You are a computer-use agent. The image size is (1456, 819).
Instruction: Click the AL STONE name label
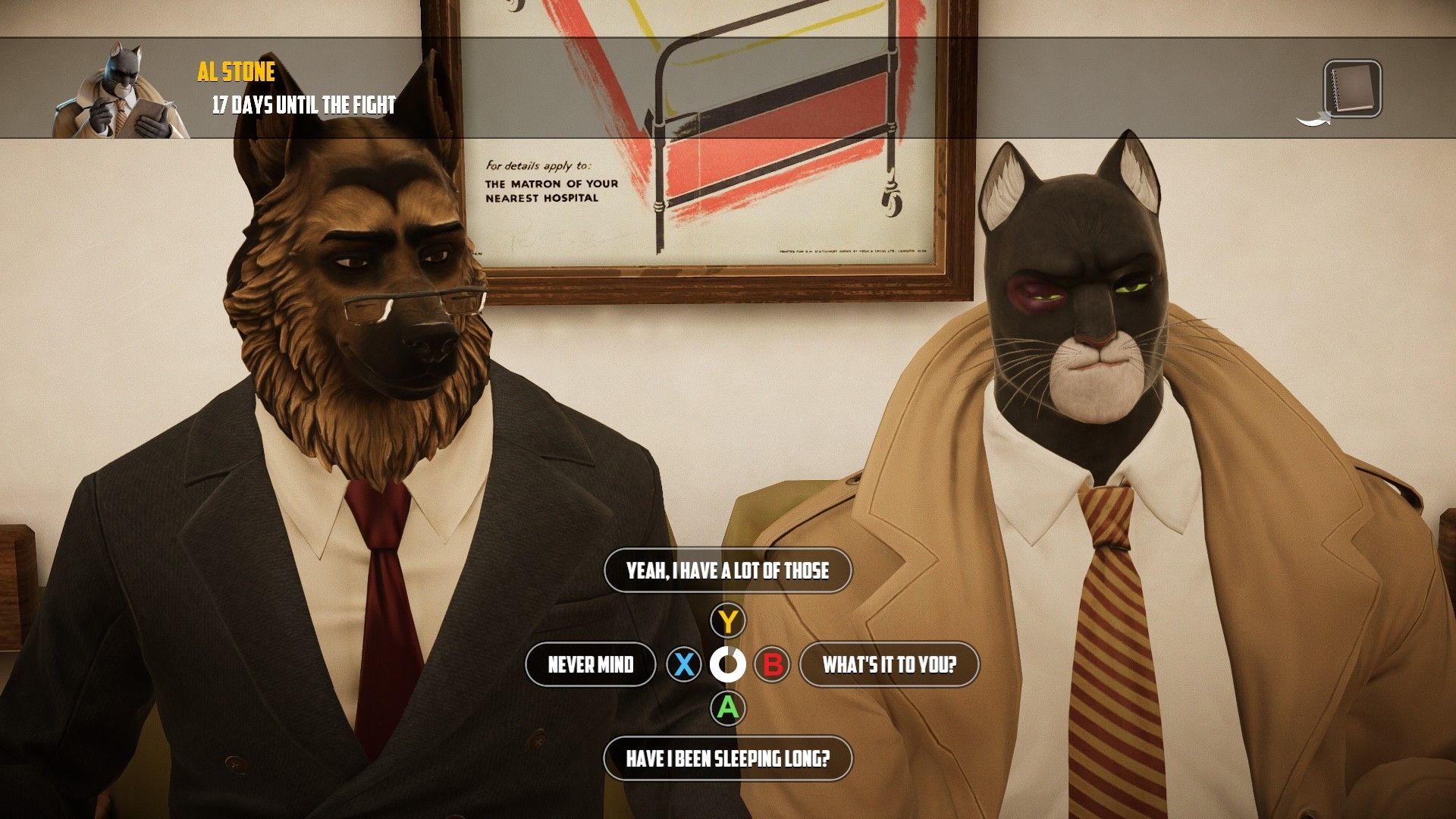coord(236,71)
